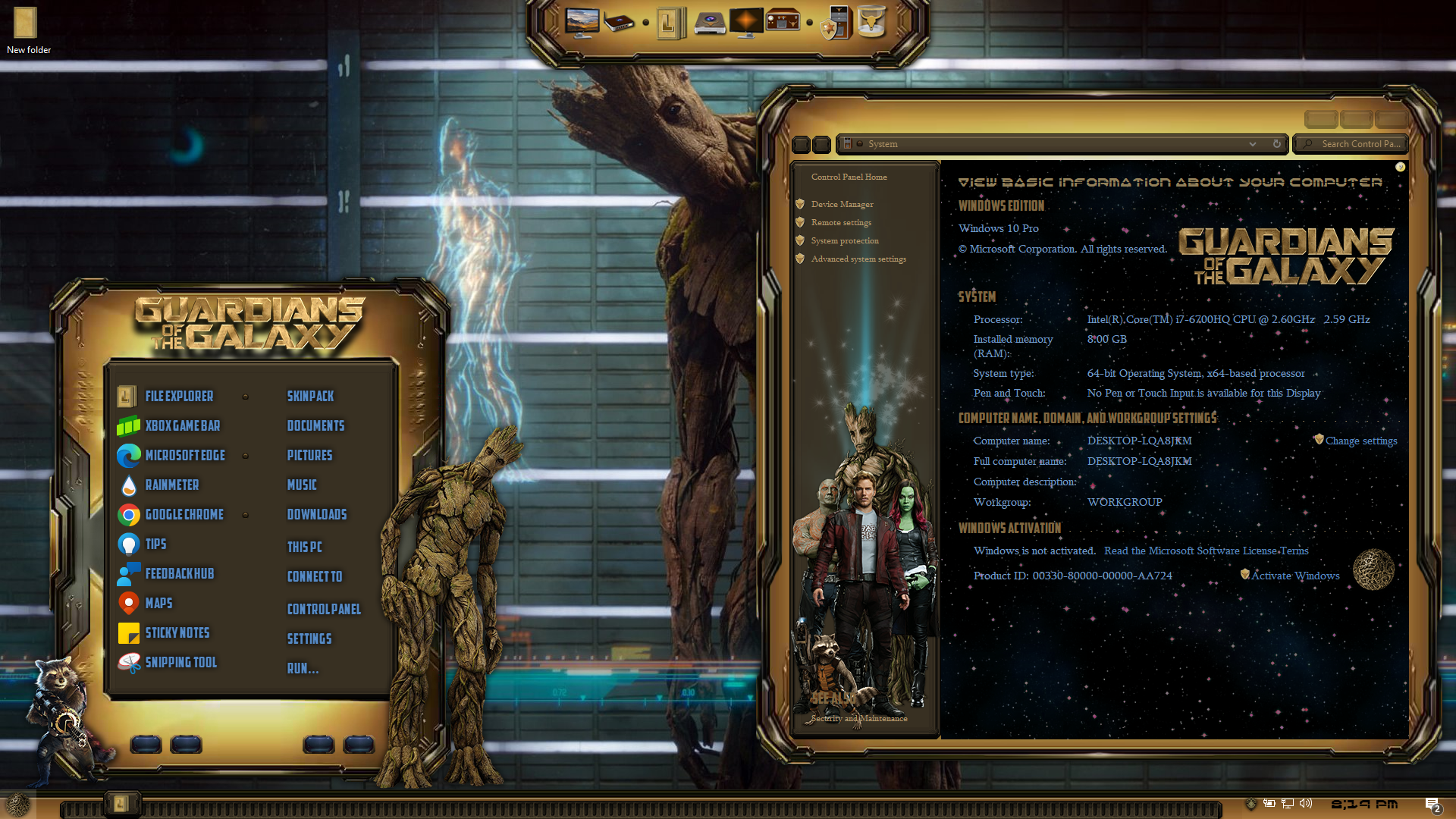Open Microsoft Edge entry

coord(184,455)
